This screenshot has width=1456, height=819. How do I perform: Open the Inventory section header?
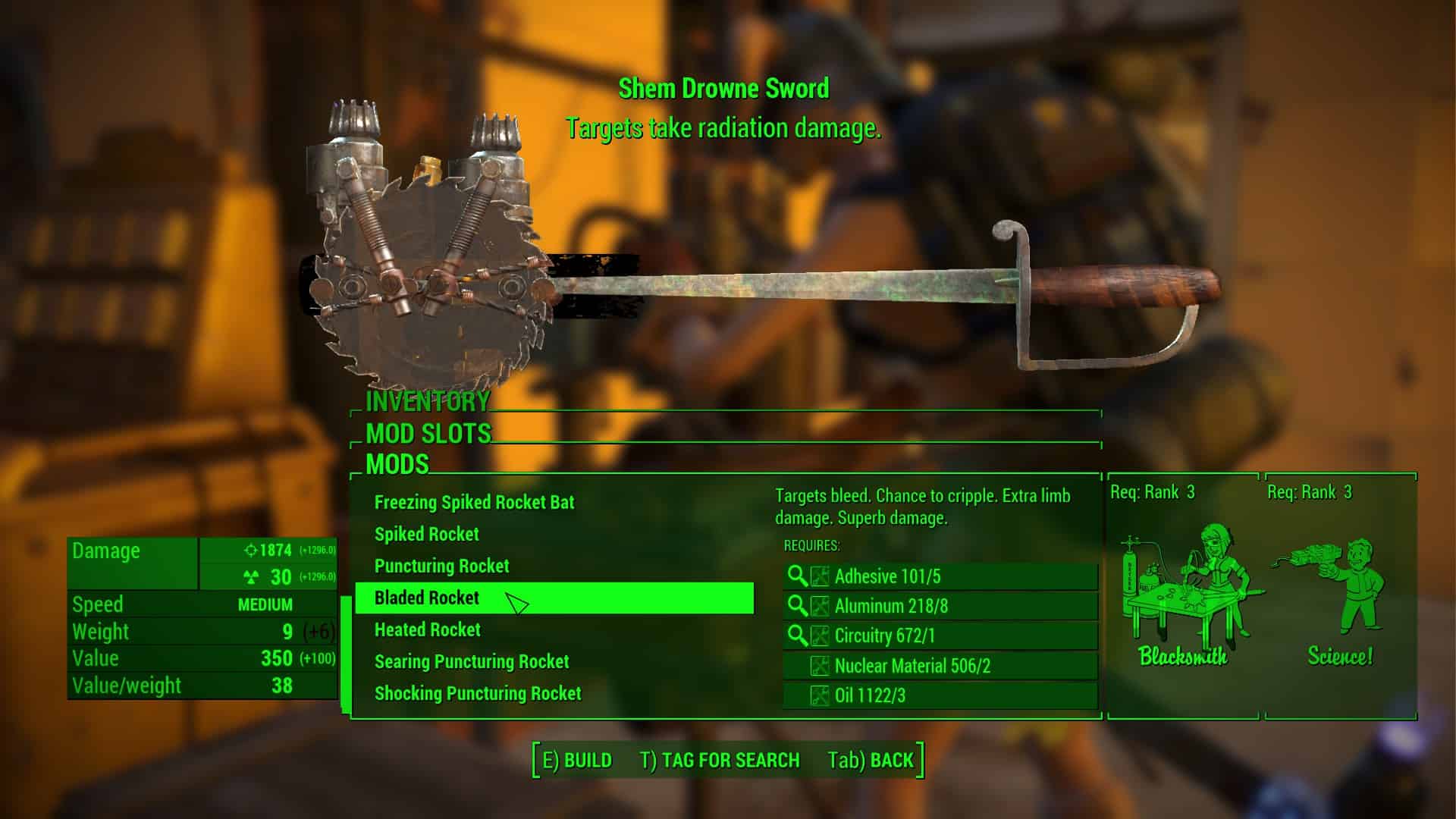click(428, 401)
